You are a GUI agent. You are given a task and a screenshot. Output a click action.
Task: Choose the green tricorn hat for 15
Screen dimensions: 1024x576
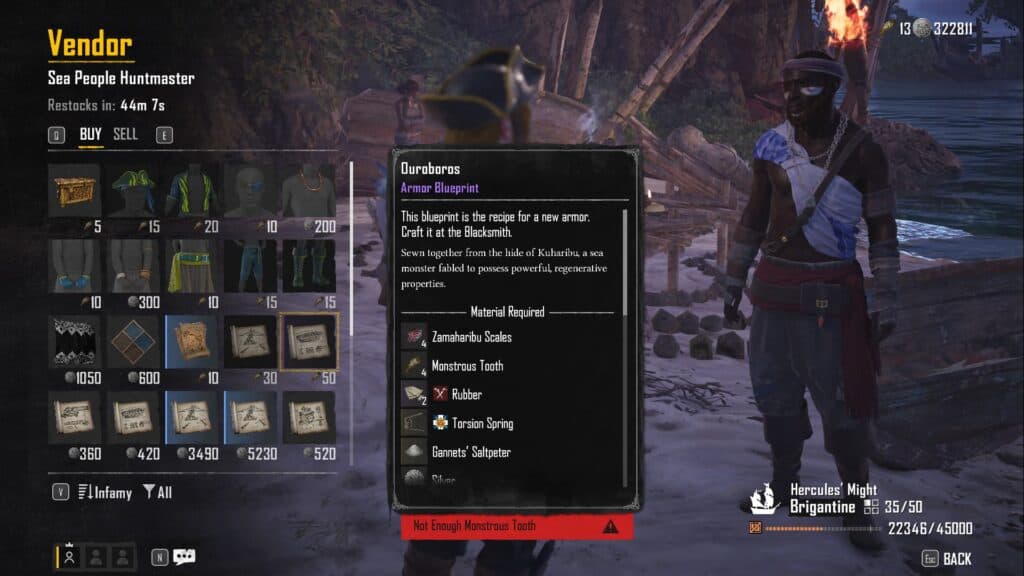[133, 191]
